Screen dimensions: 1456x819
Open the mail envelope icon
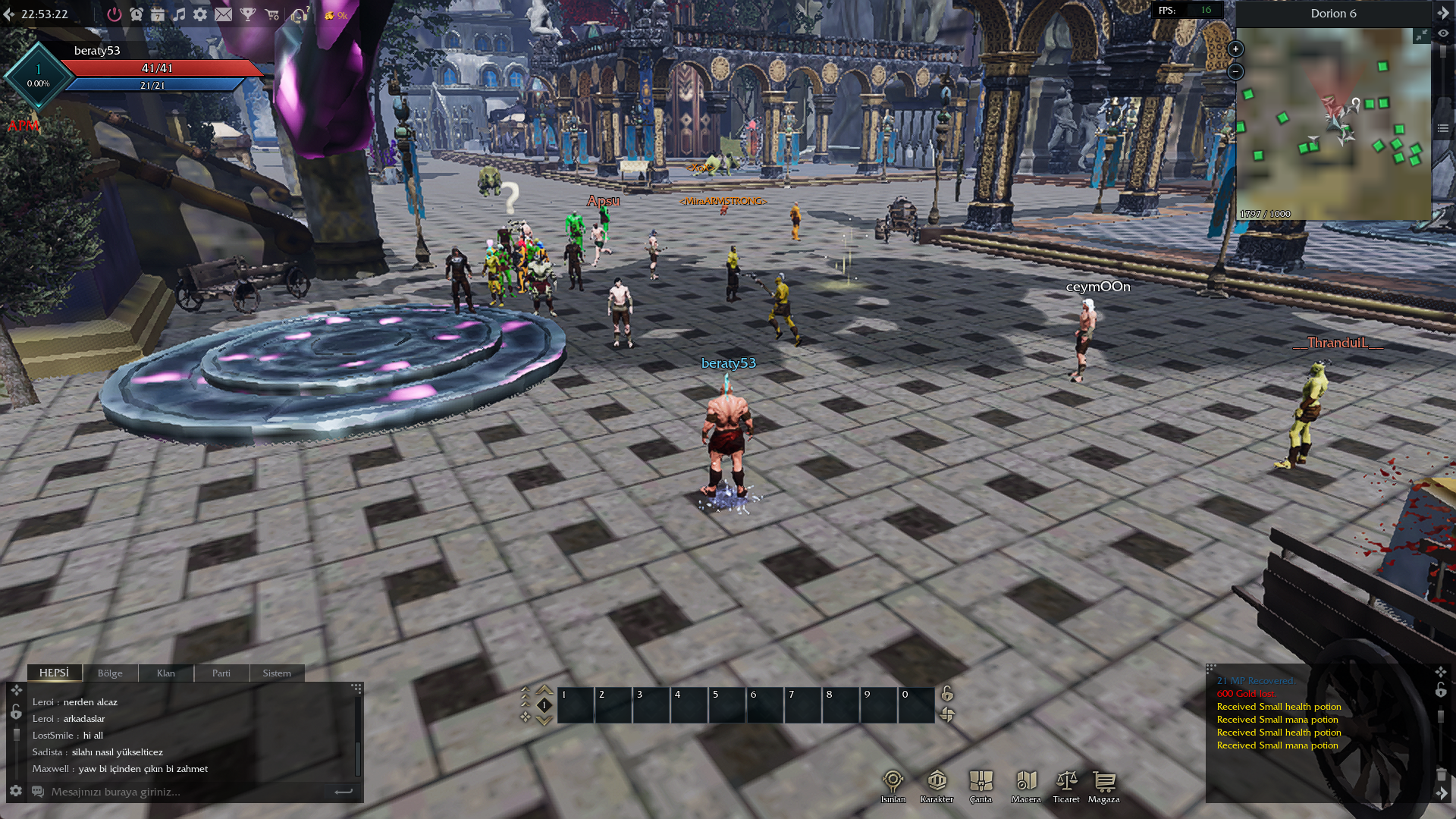point(223,14)
